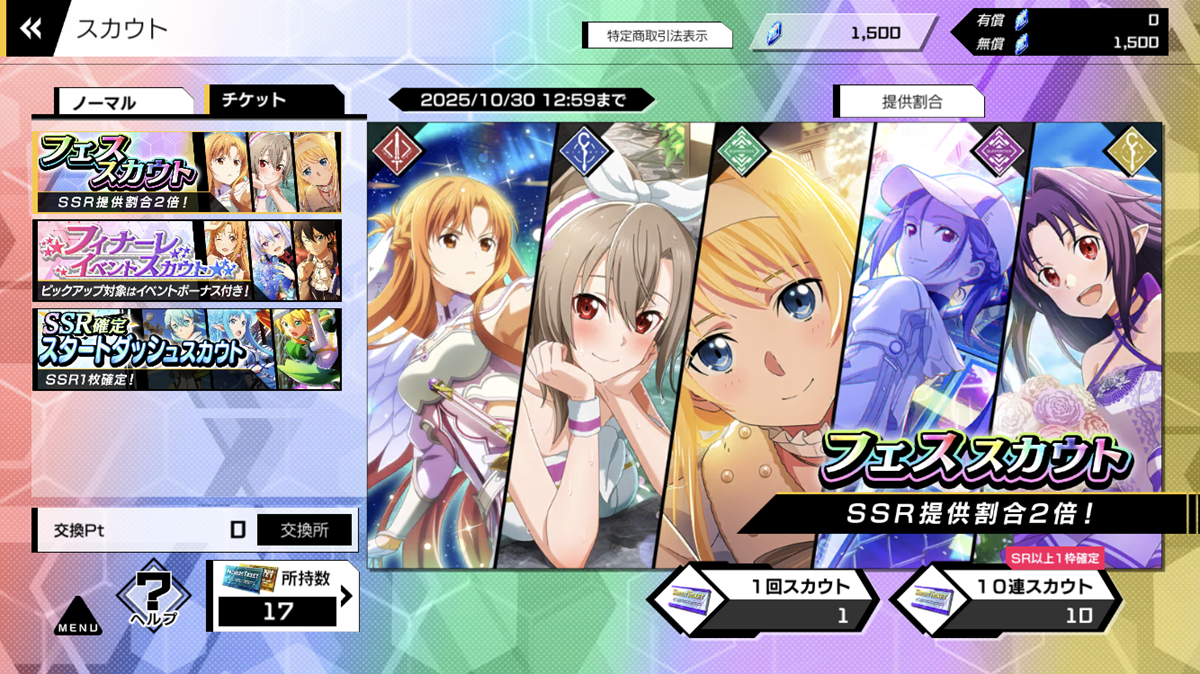1200x674 pixels.
Task: Select the フィナーレイベントスカウト banner
Action: pyautogui.click(x=188, y=260)
